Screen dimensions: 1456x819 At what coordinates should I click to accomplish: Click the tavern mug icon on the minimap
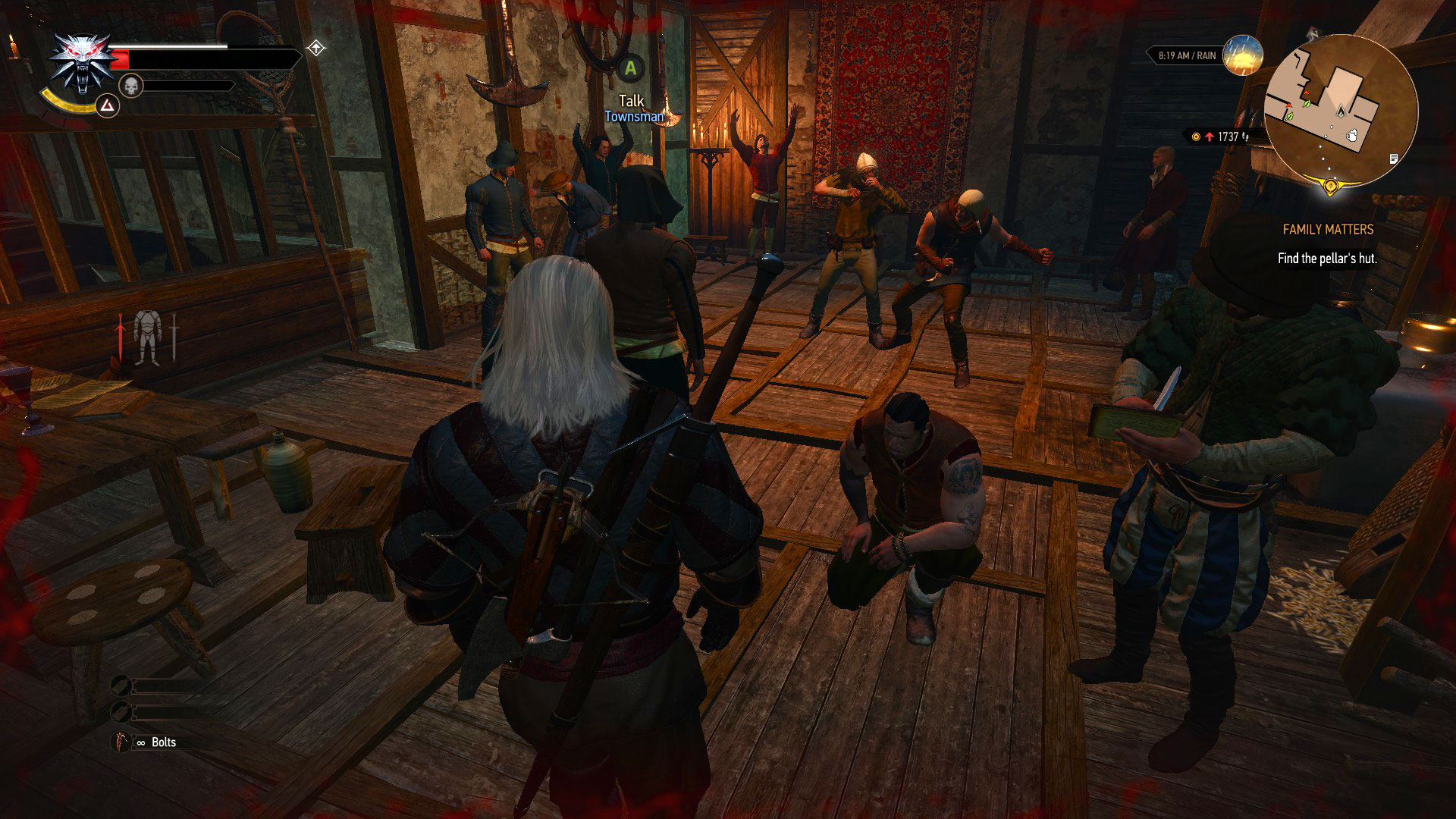click(x=1352, y=136)
